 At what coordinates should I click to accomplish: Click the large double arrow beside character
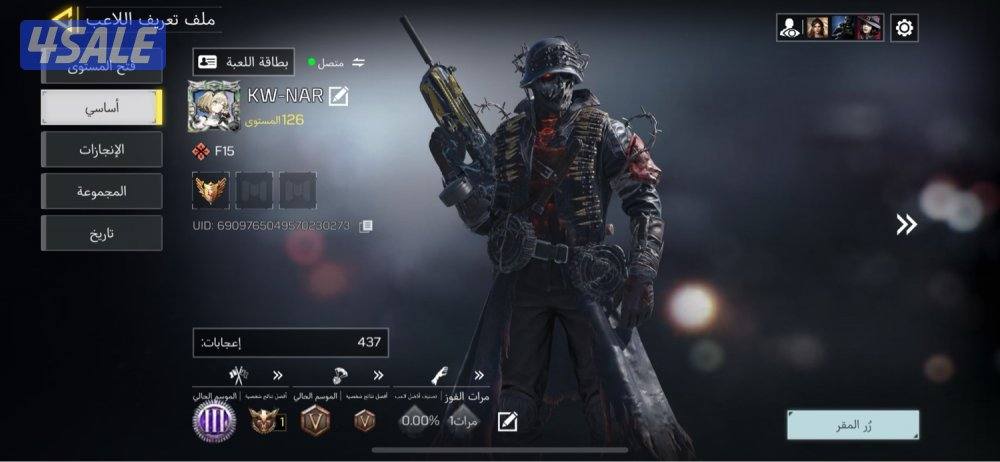[x=906, y=225]
